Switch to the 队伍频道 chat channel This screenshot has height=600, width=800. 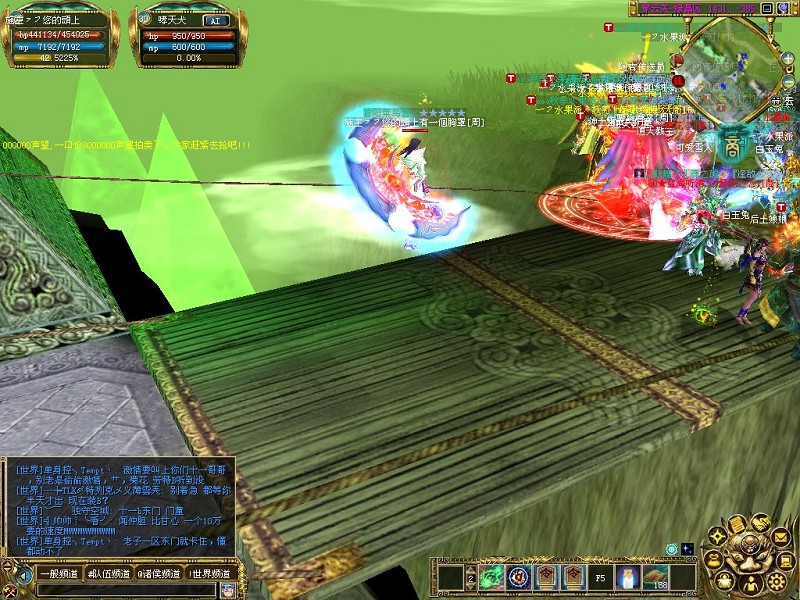tap(109, 574)
